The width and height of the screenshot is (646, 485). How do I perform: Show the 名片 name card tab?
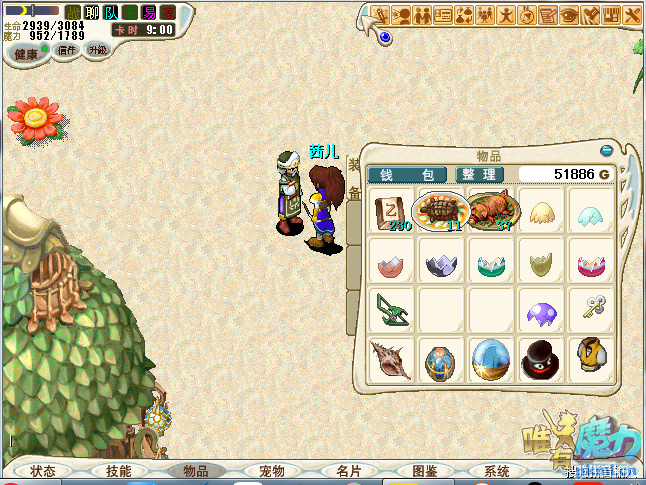pos(348,471)
